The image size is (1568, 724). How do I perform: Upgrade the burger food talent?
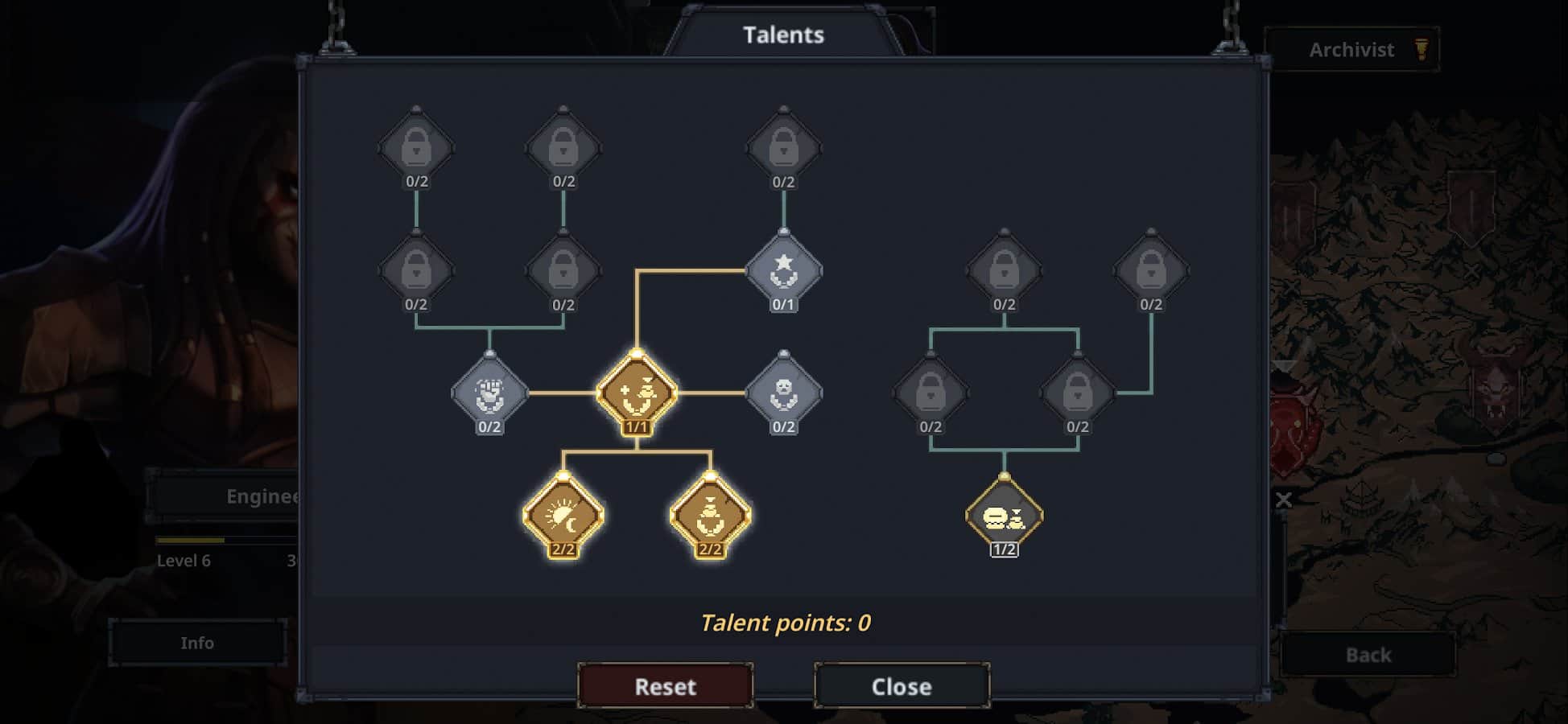click(1004, 516)
